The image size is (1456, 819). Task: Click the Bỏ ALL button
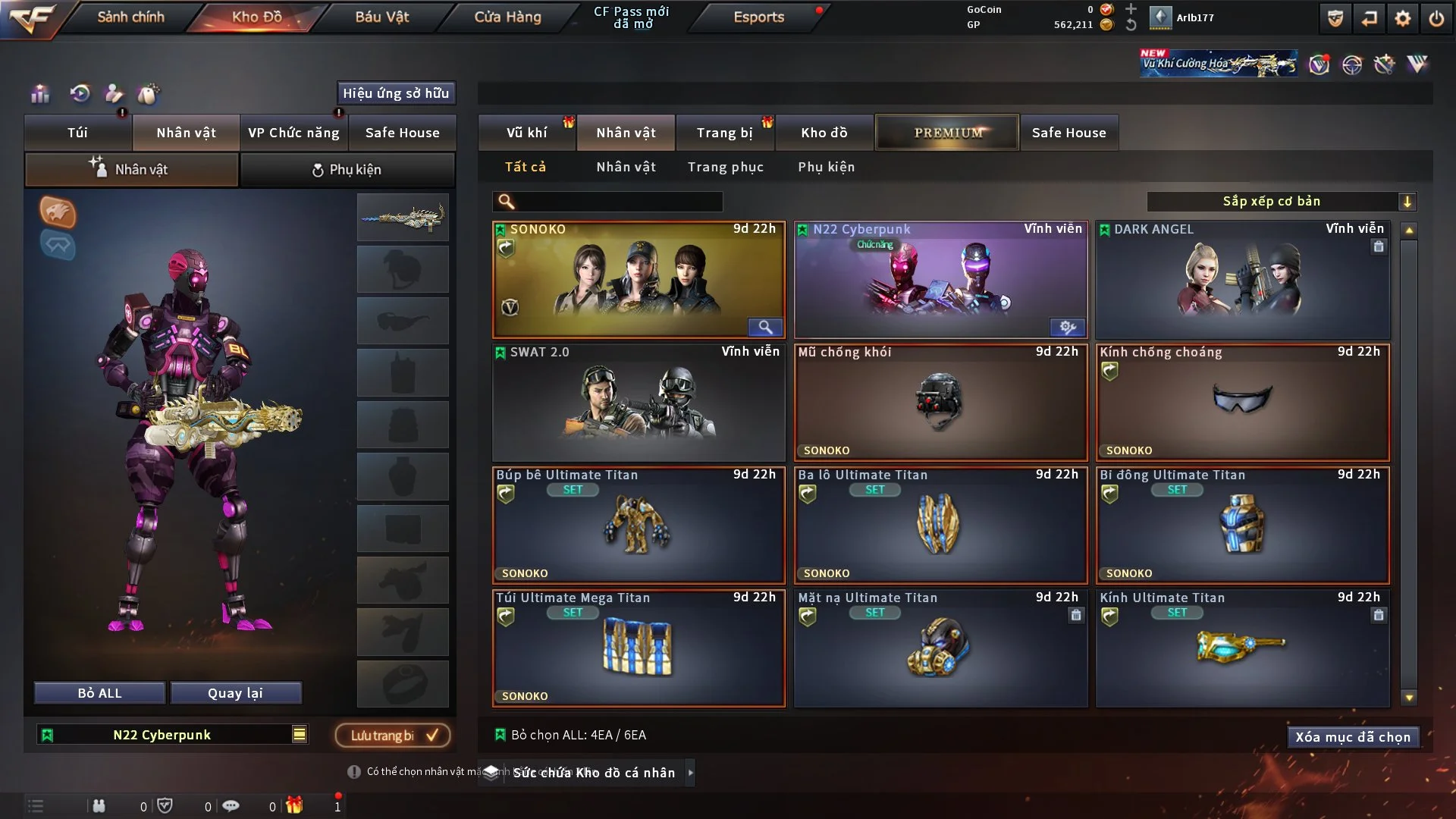click(99, 693)
